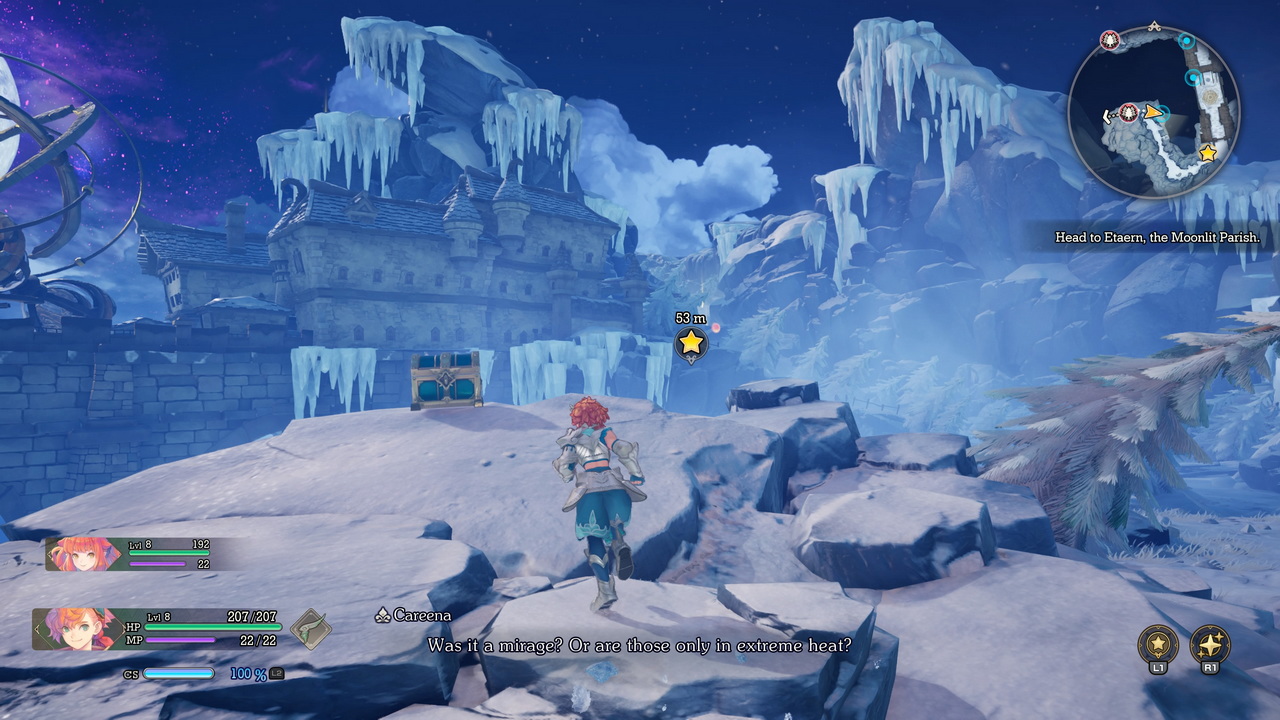Activate the single-star ring shortcut icon
1280x720 pixels.
click(1158, 645)
